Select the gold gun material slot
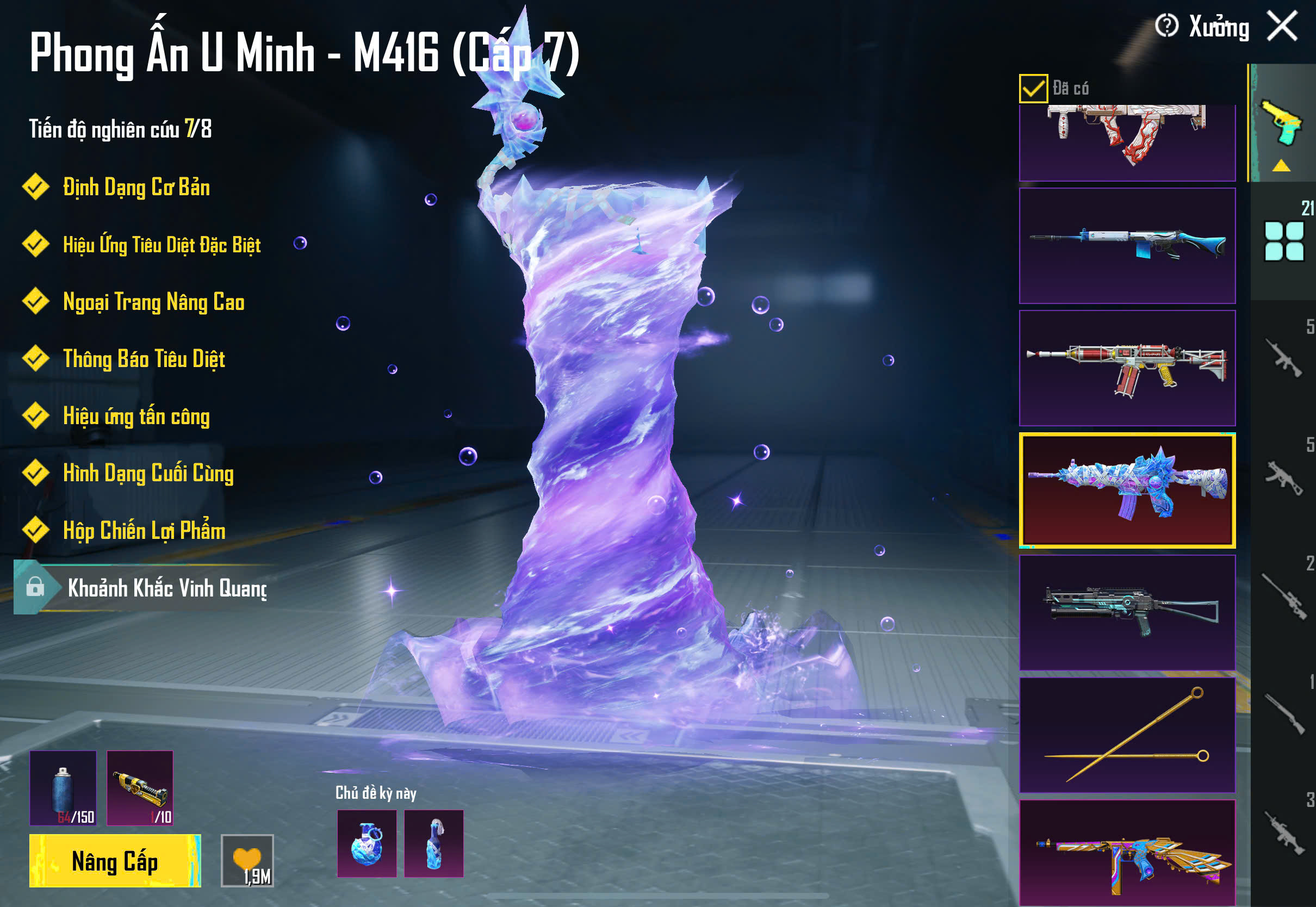Screen dimensions: 1316x907 tap(140, 788)
